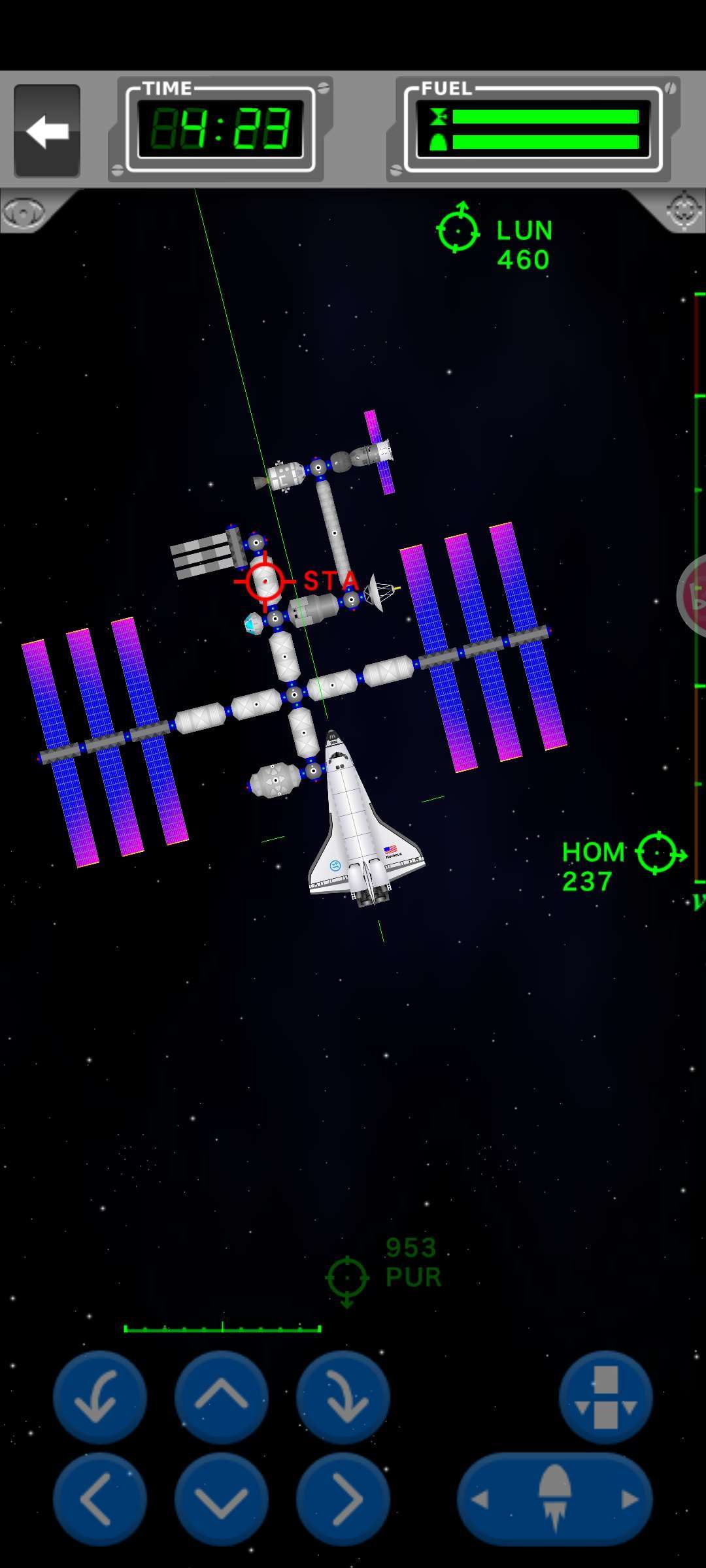Open the crosshair target selector icon
Viewport: 706px width, 1568px height.
684,210
